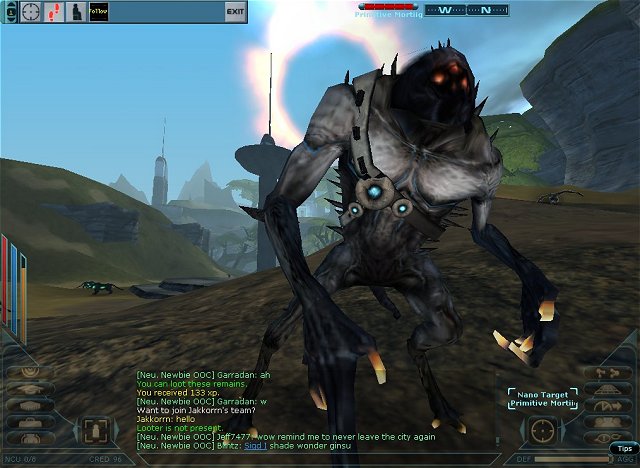Toggle the red footprints sneak icon
This screenshot has height=468, width=640.
pyautogui.click(x=54, y=11)
